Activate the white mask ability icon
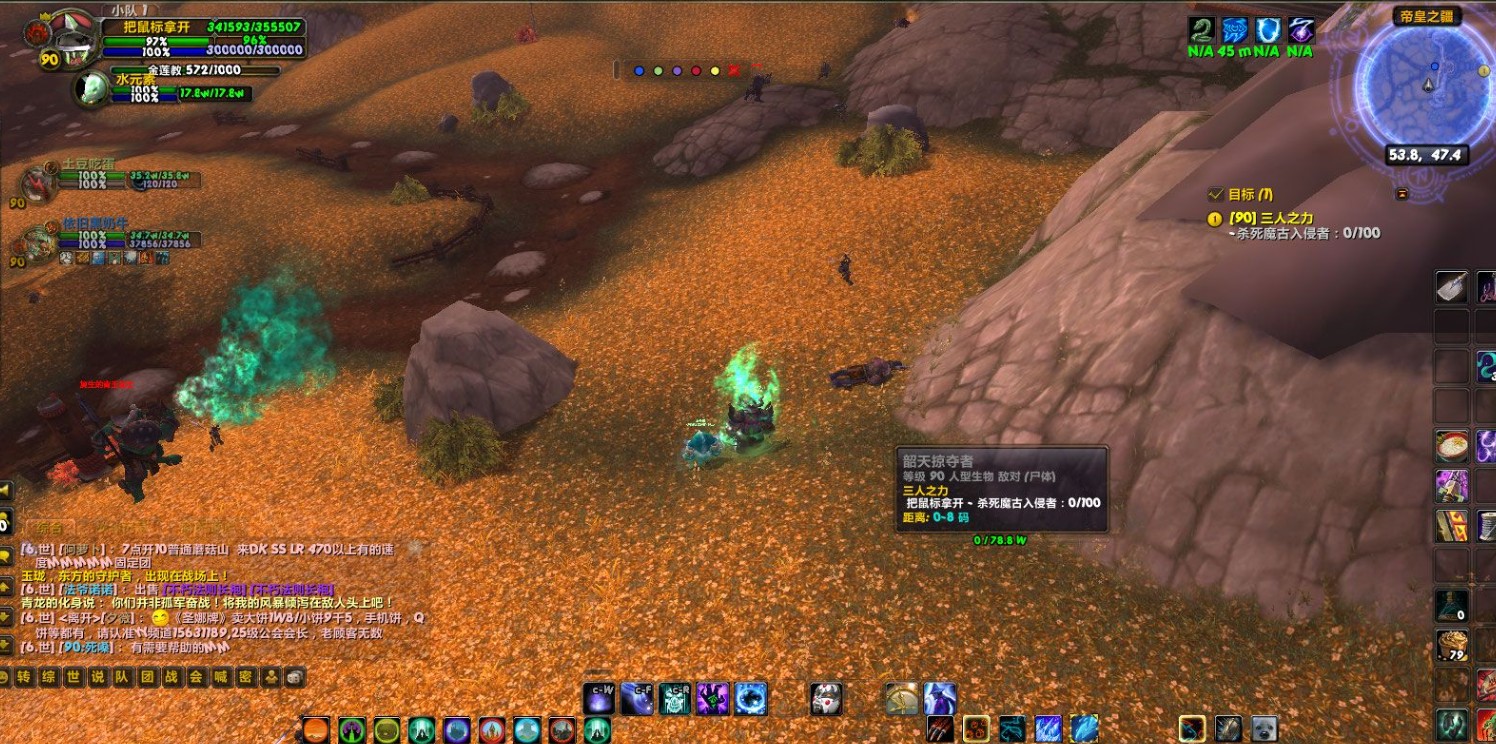1496x744 pixels. click(826, 698)
